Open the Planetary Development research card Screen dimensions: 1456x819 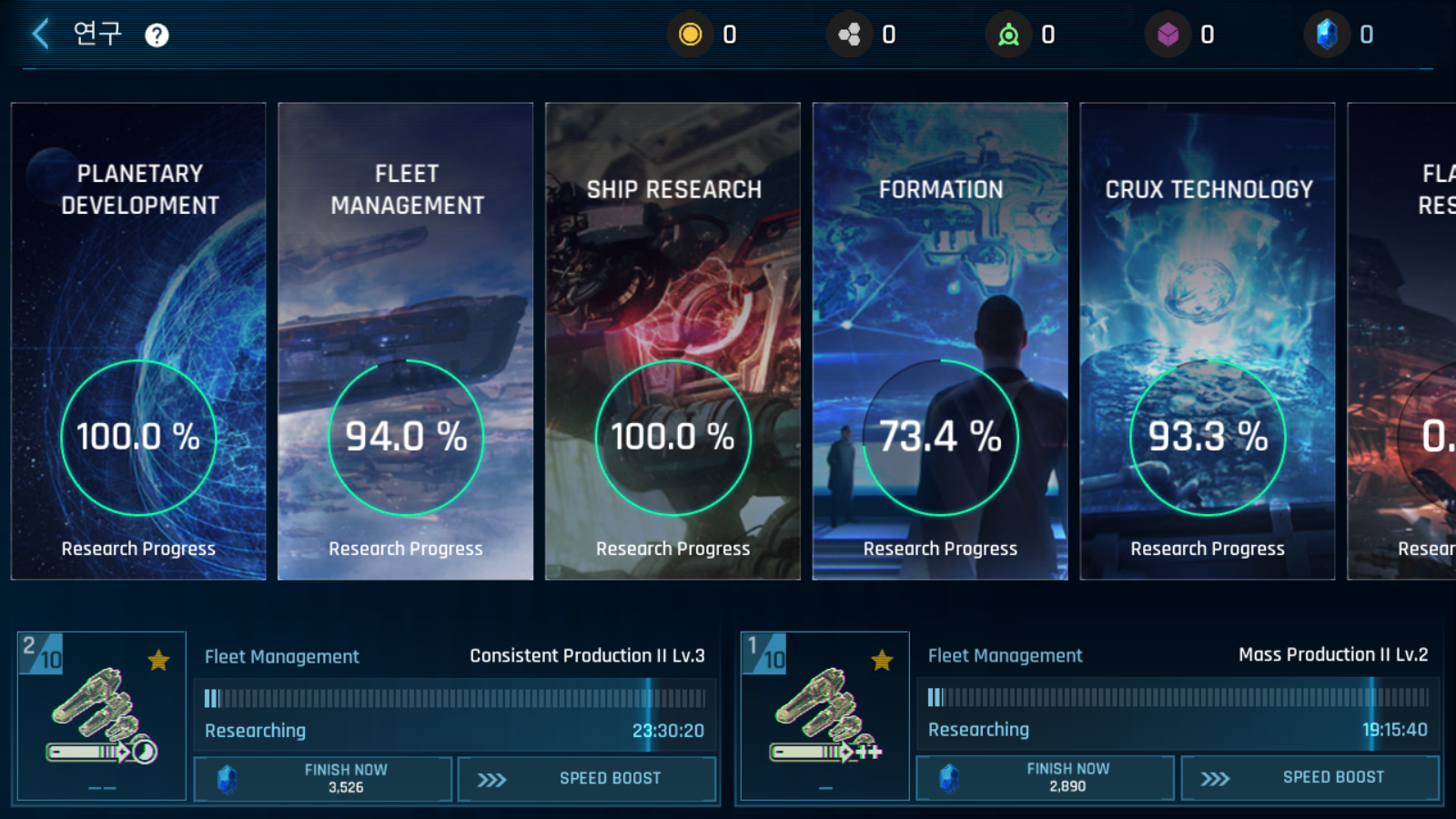pos(138,341)
